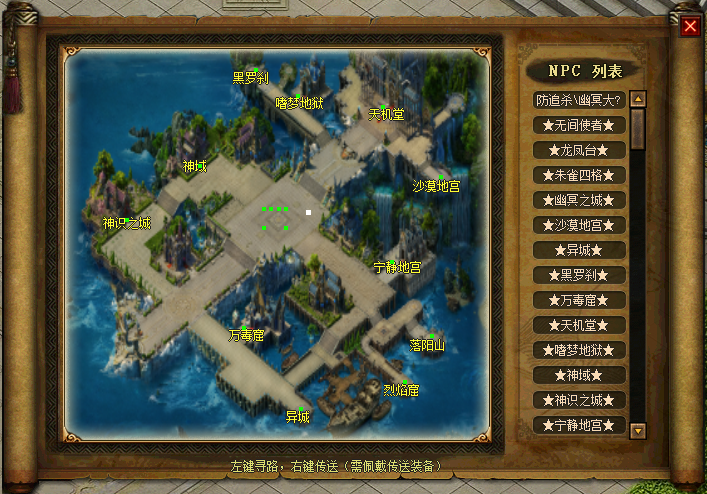This screenshot has height=494, width=707.
Task: Select the ★异城★ NPC list row
Action: [579, 250]
